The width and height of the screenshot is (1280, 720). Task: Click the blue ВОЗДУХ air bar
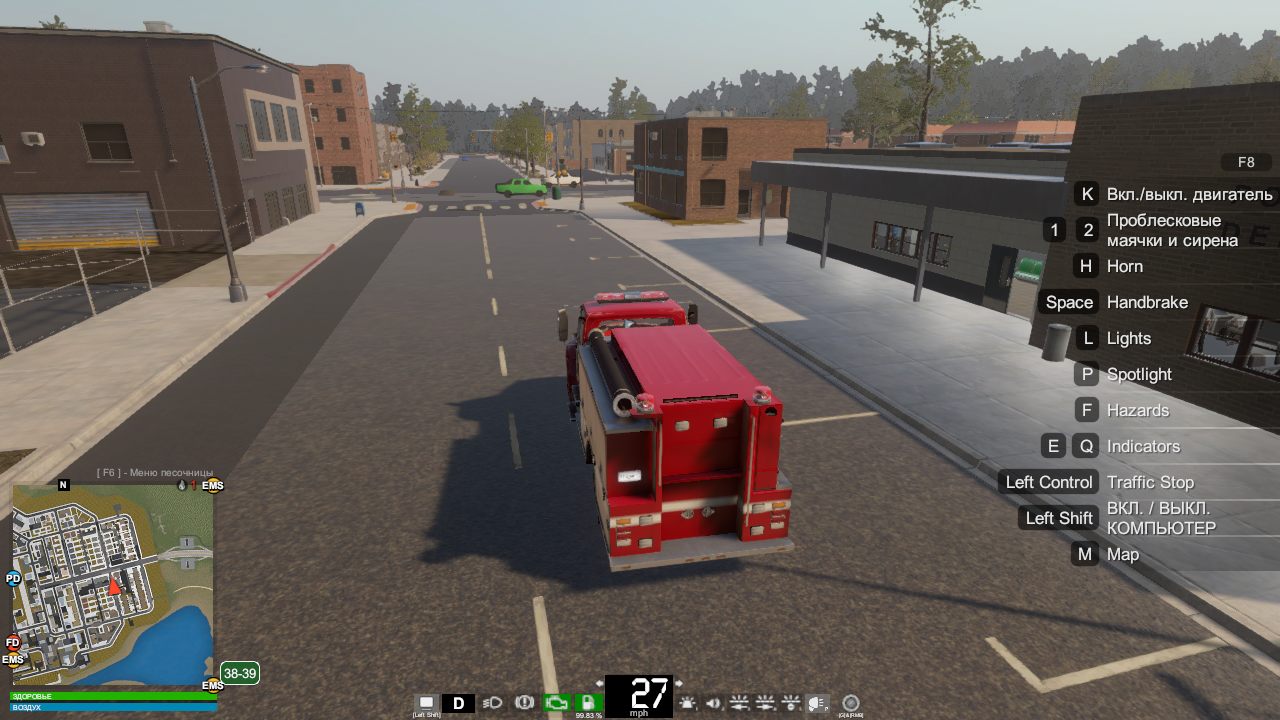coord(110,708)
